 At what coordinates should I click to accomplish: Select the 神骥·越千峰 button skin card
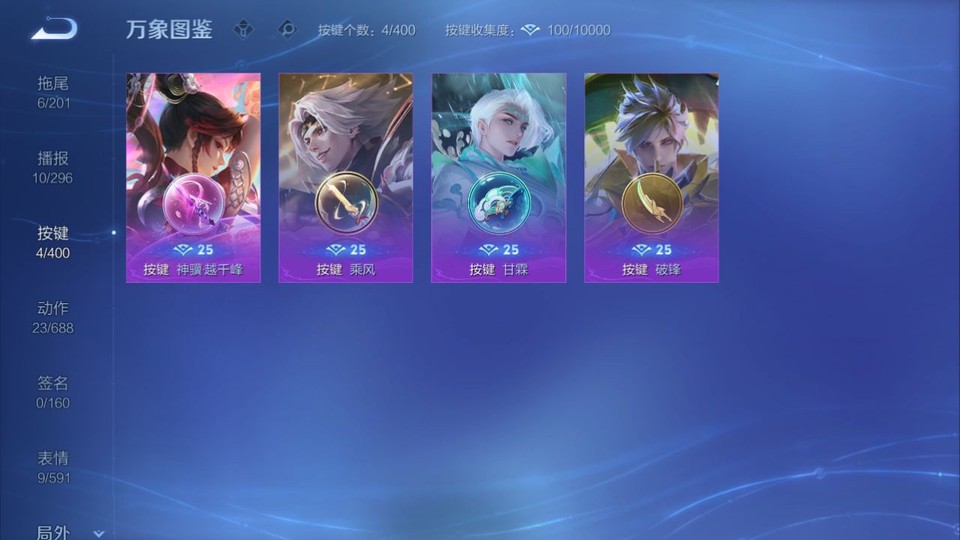tap(193, 177)
